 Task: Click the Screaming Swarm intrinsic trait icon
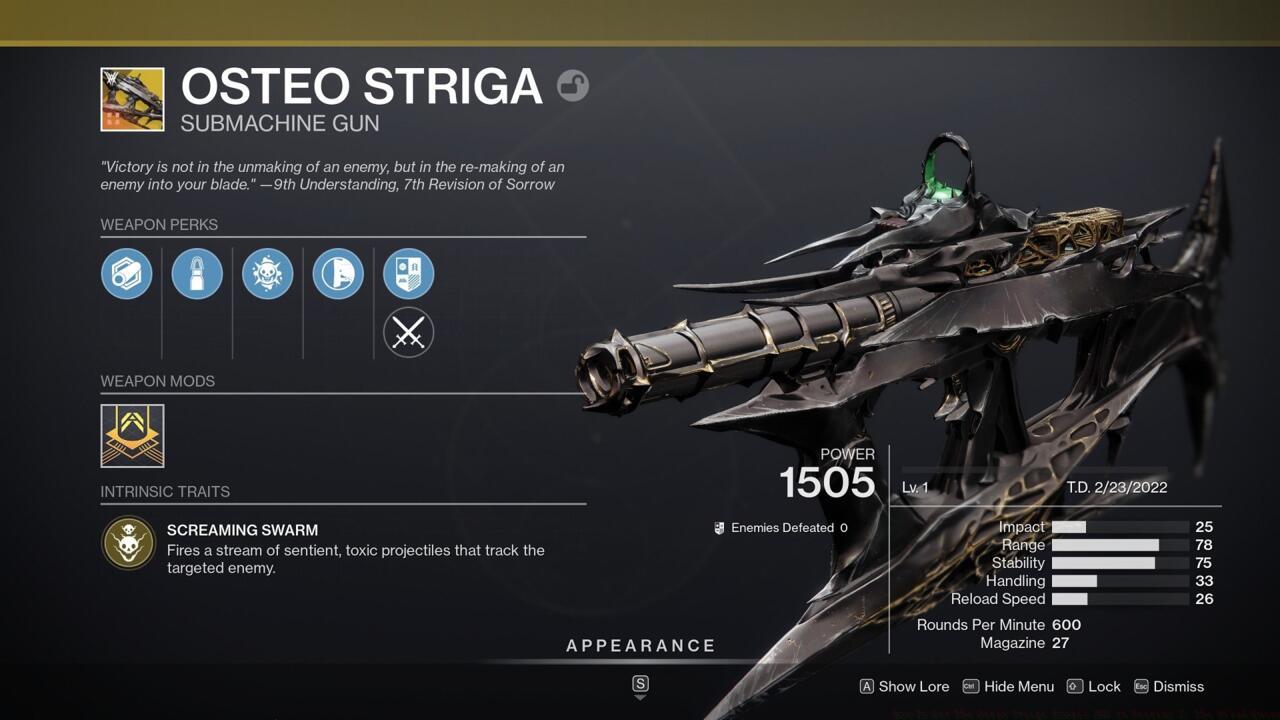pyautogui.click(x=128, y=543)
